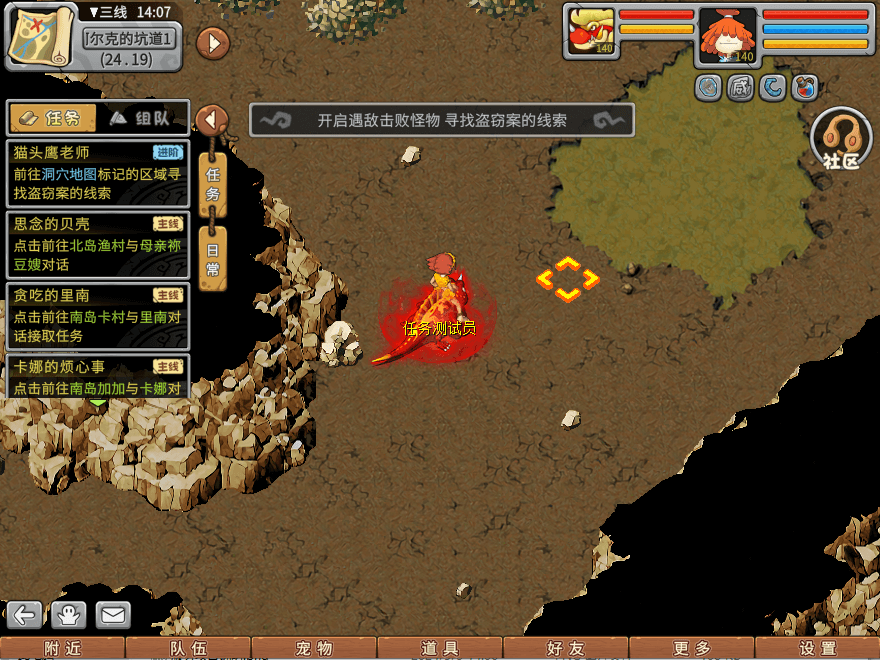Switch to the 组队 team tab
This screenshot has width=880, height=660.
point(141,118)
